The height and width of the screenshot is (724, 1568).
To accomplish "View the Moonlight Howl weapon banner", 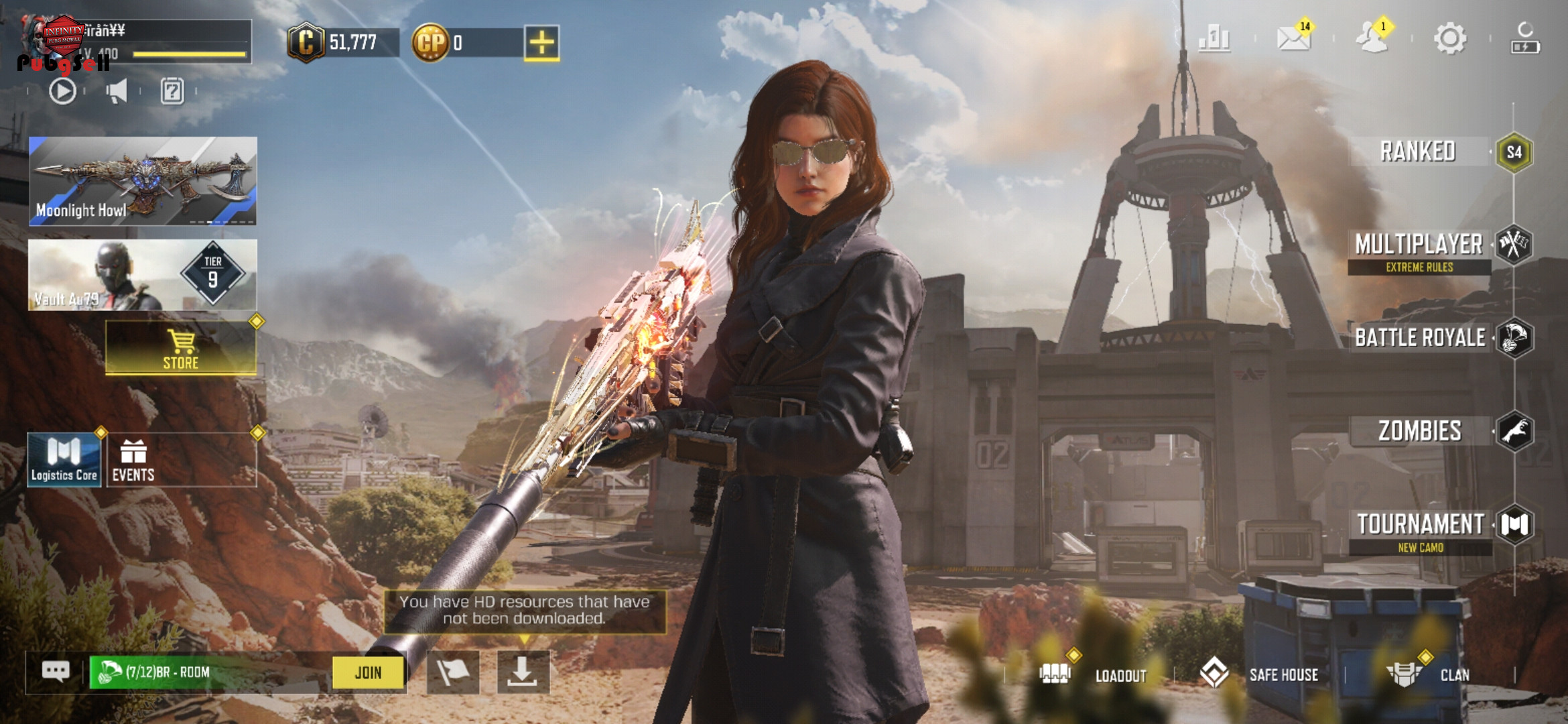I will coord(143,181).
